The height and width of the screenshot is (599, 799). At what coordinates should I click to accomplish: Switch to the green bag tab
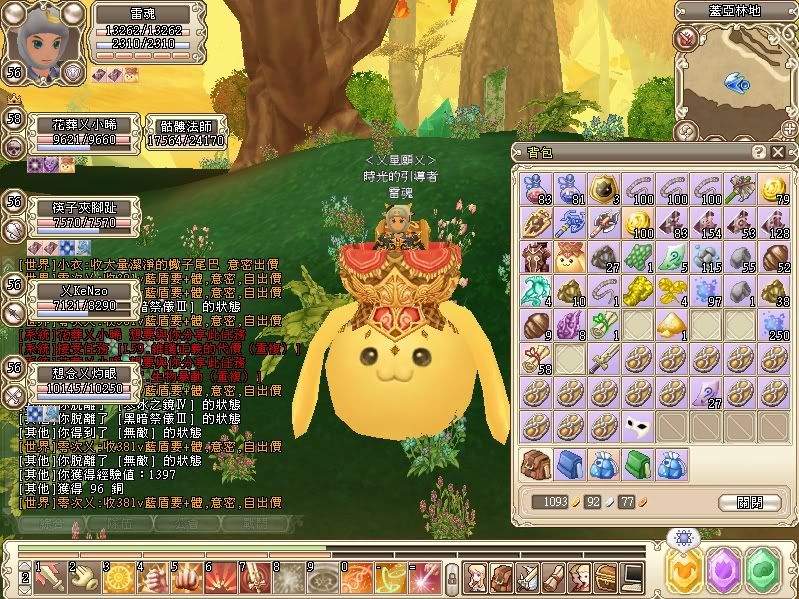tap(638, 465)
